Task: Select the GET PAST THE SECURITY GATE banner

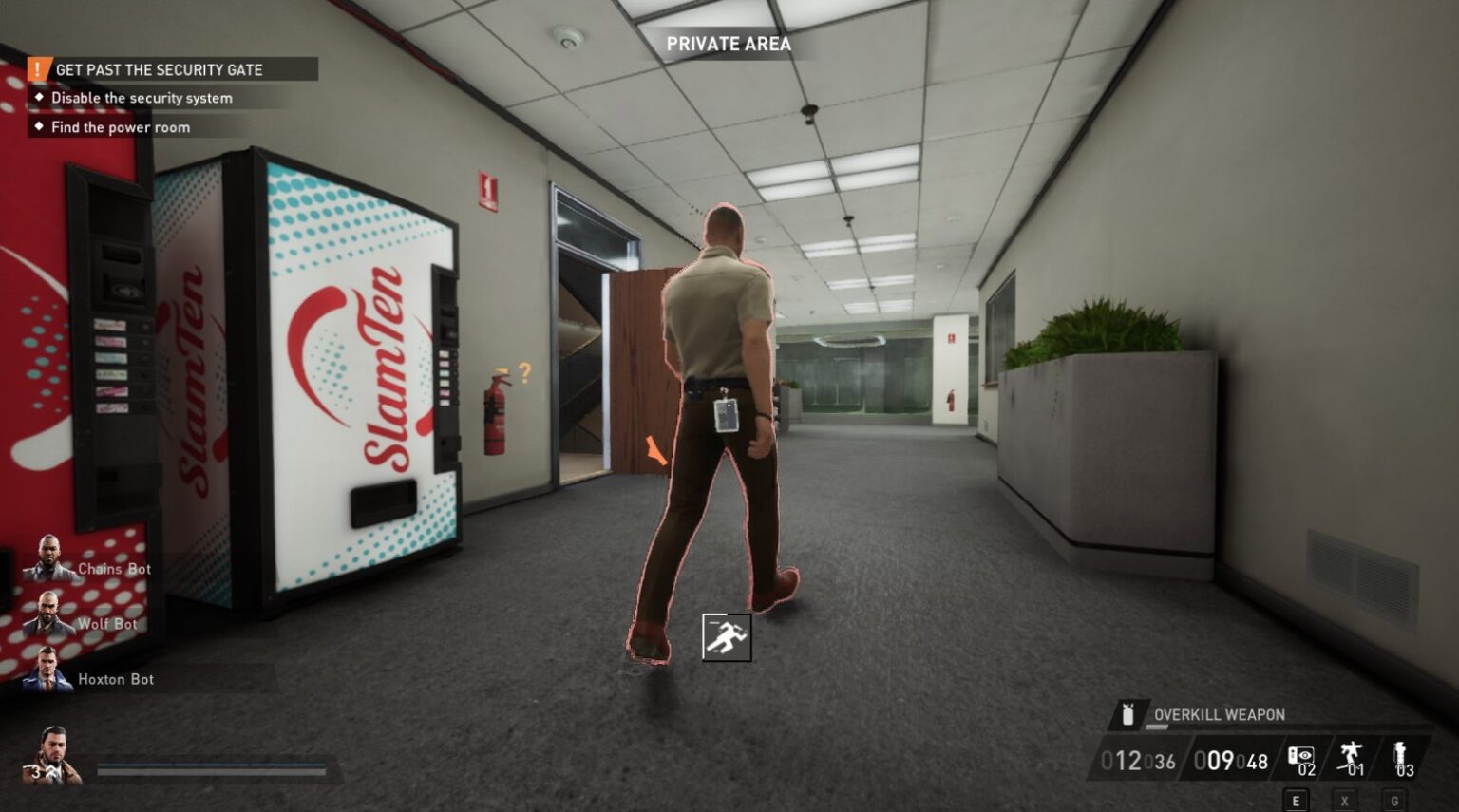Action: (x=160, y=69)
